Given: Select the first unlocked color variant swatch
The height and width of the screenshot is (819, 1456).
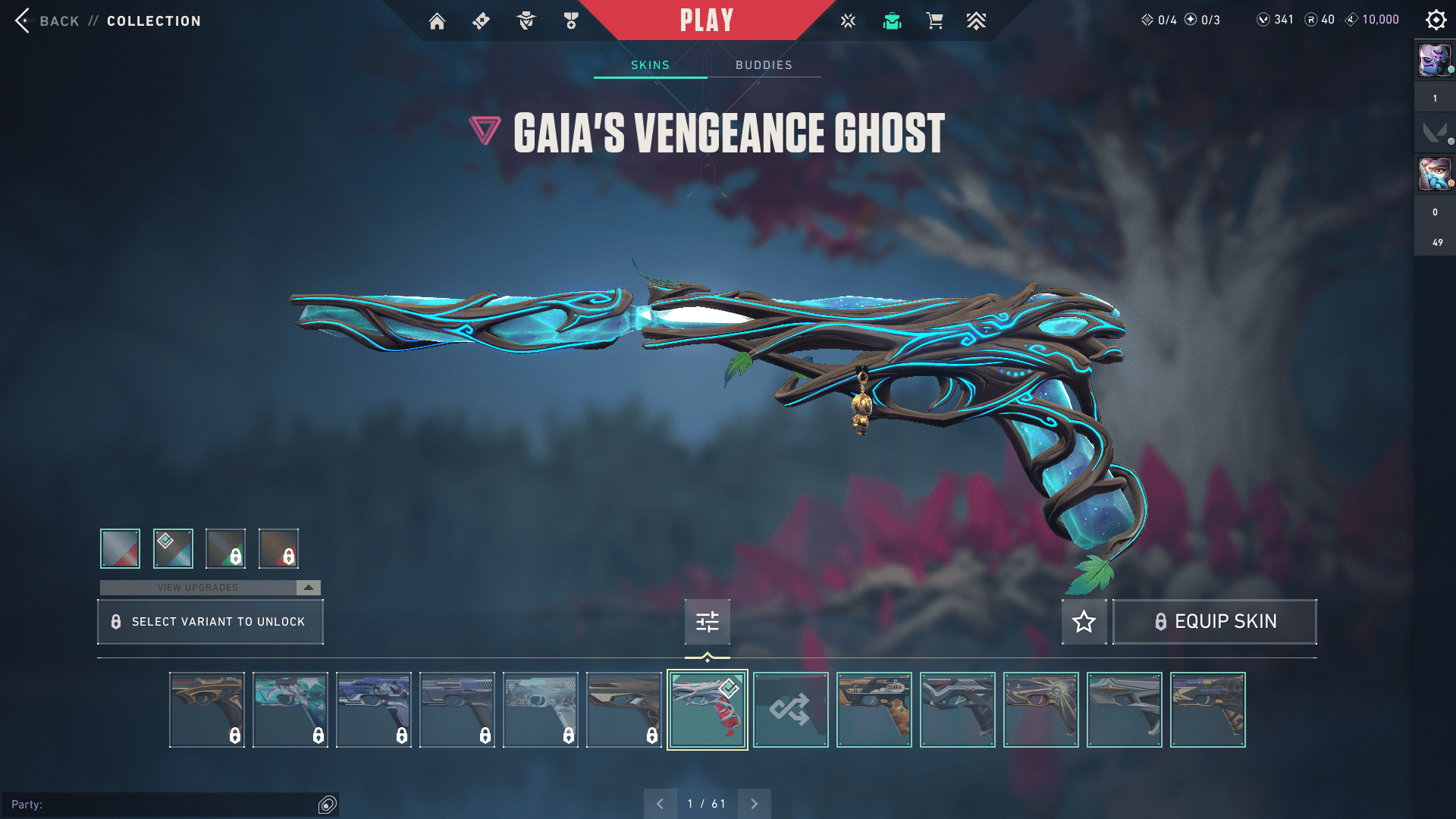Looking at the screenshot, I should pyautogui.click(x=120, y=548).
